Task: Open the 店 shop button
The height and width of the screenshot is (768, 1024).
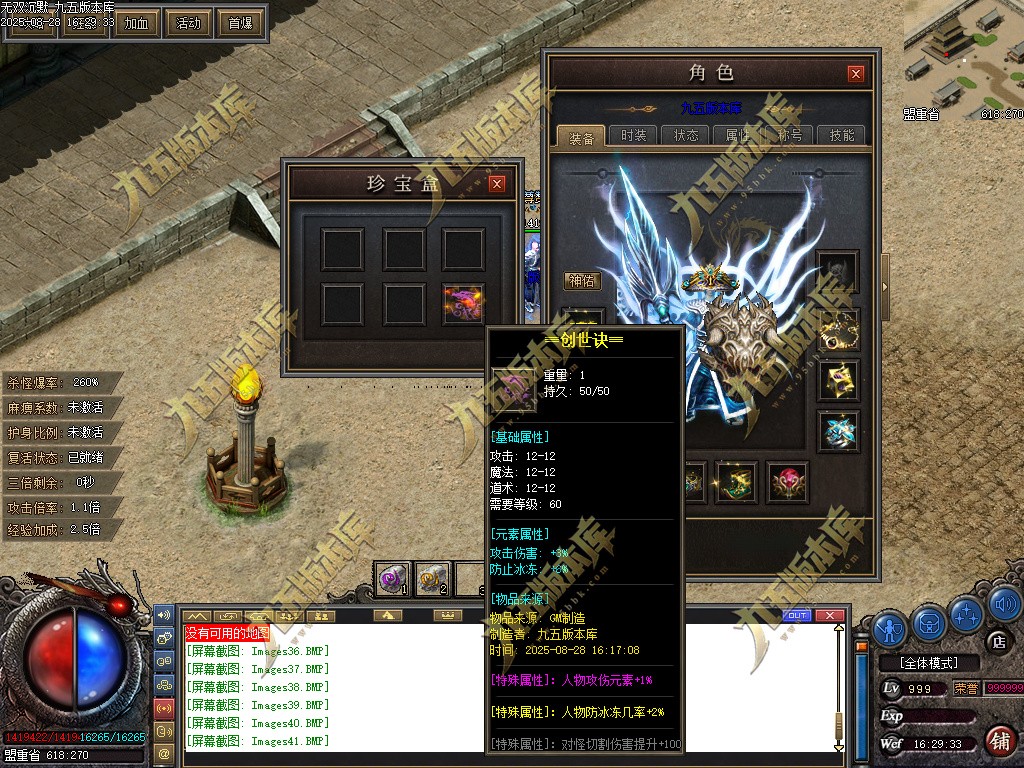Action: 997,641
